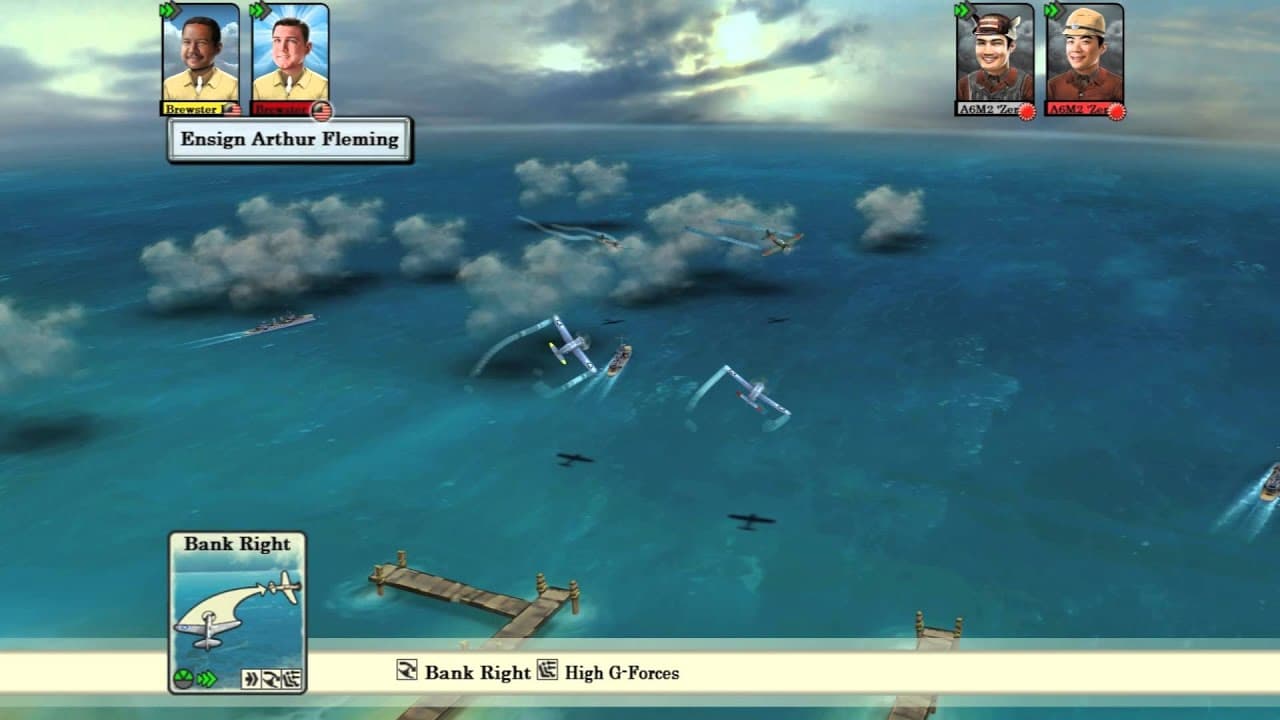Click the bank-right maneuver icon on the card footer
Image resolution: width=1280 pixels, height=720 pixels.
point(272,676)
